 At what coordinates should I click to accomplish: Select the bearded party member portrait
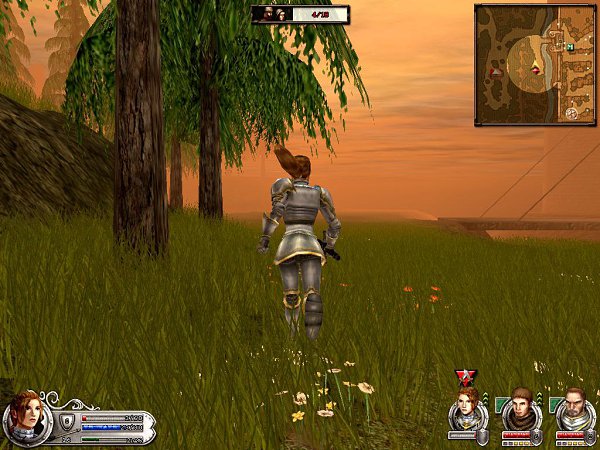click(x=574, y=408)
